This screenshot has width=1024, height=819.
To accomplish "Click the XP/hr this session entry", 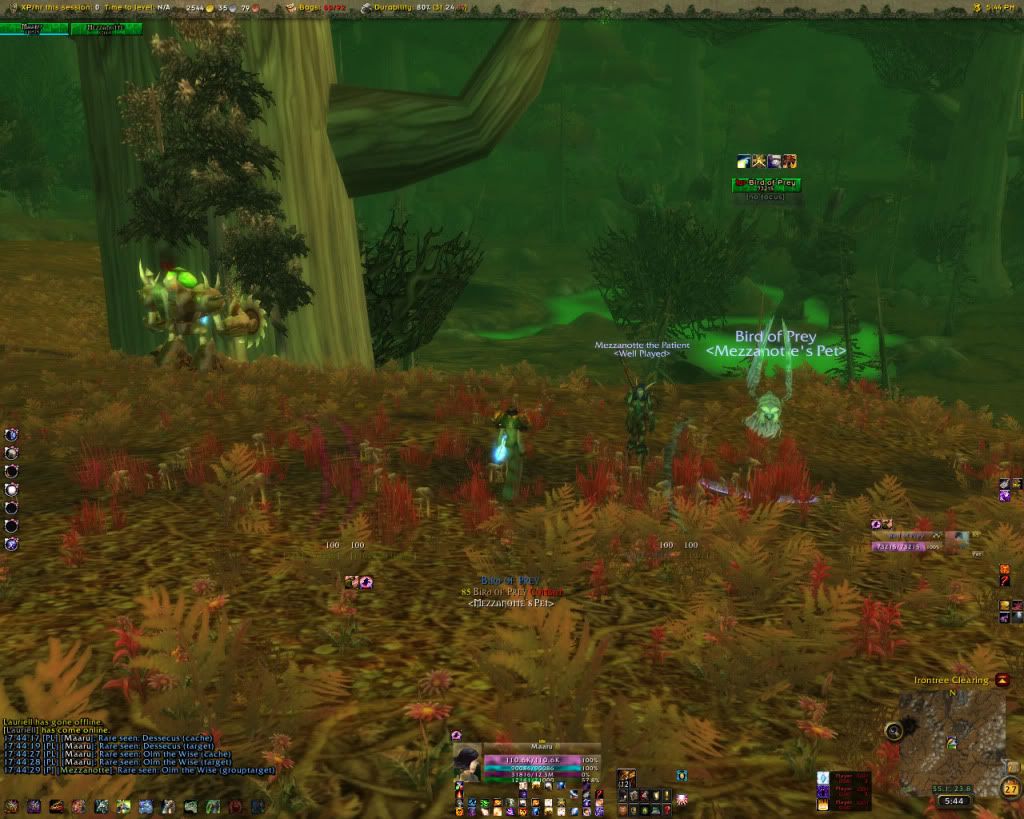I will (x=57, y=7).
